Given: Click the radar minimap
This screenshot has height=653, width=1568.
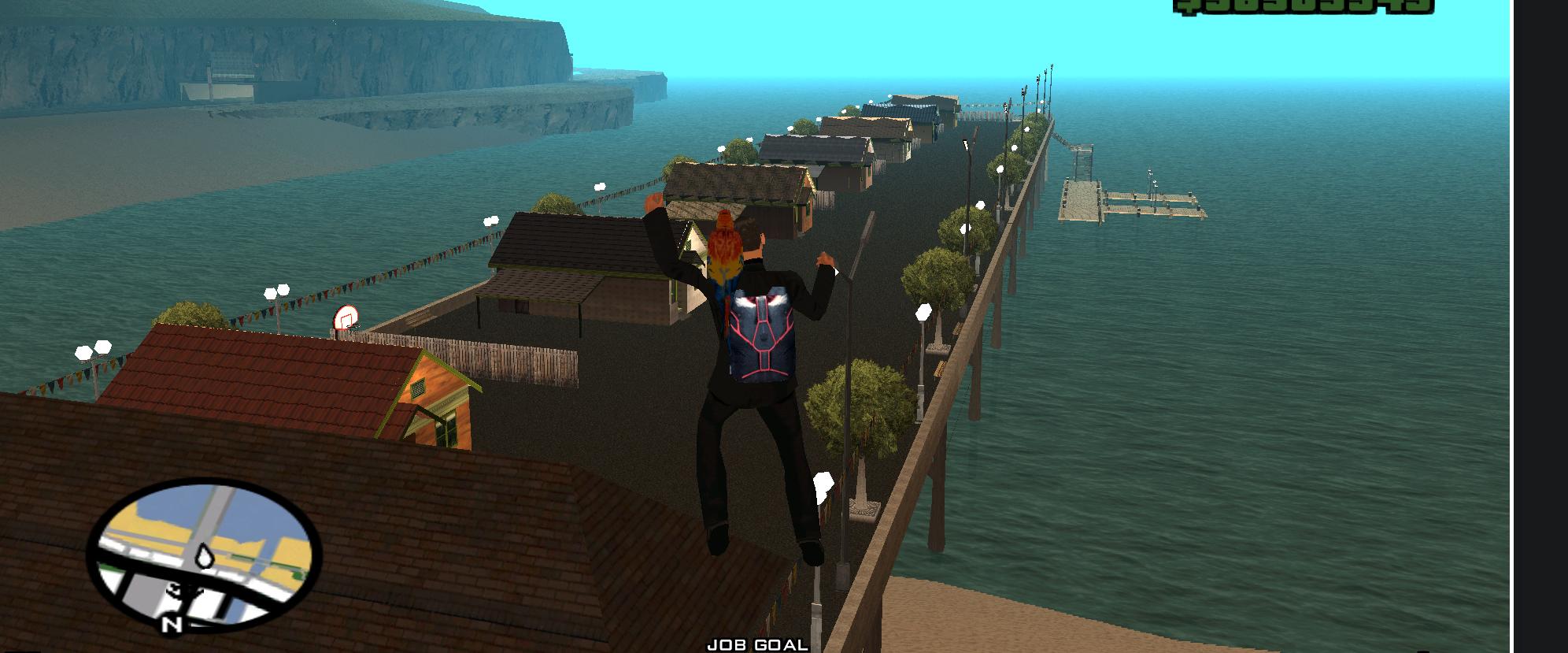Looking at the screenshot, I should click(204, 554).
